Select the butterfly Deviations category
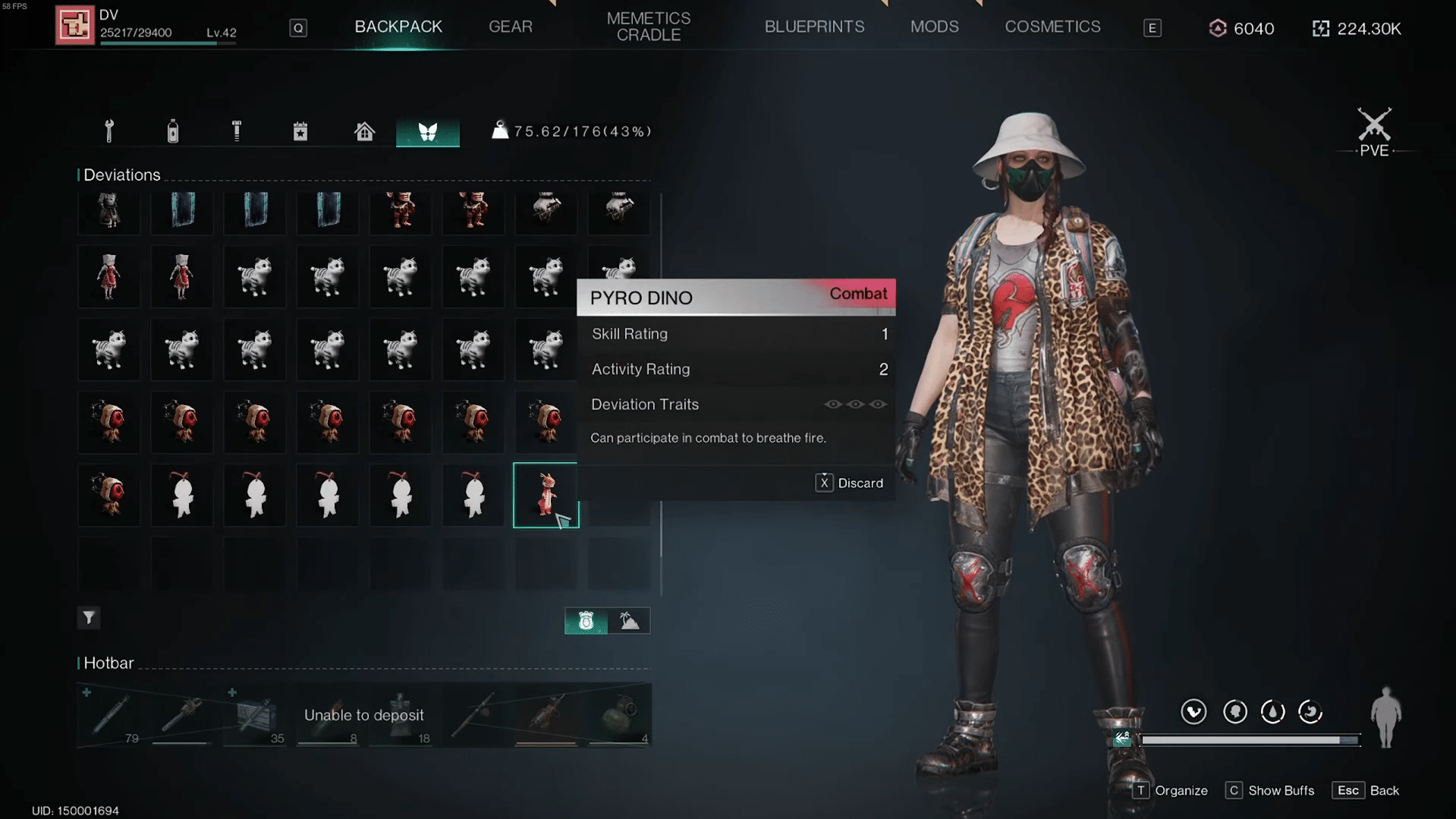The width and height of the screenshot is (1456, 819). (428, 131)
